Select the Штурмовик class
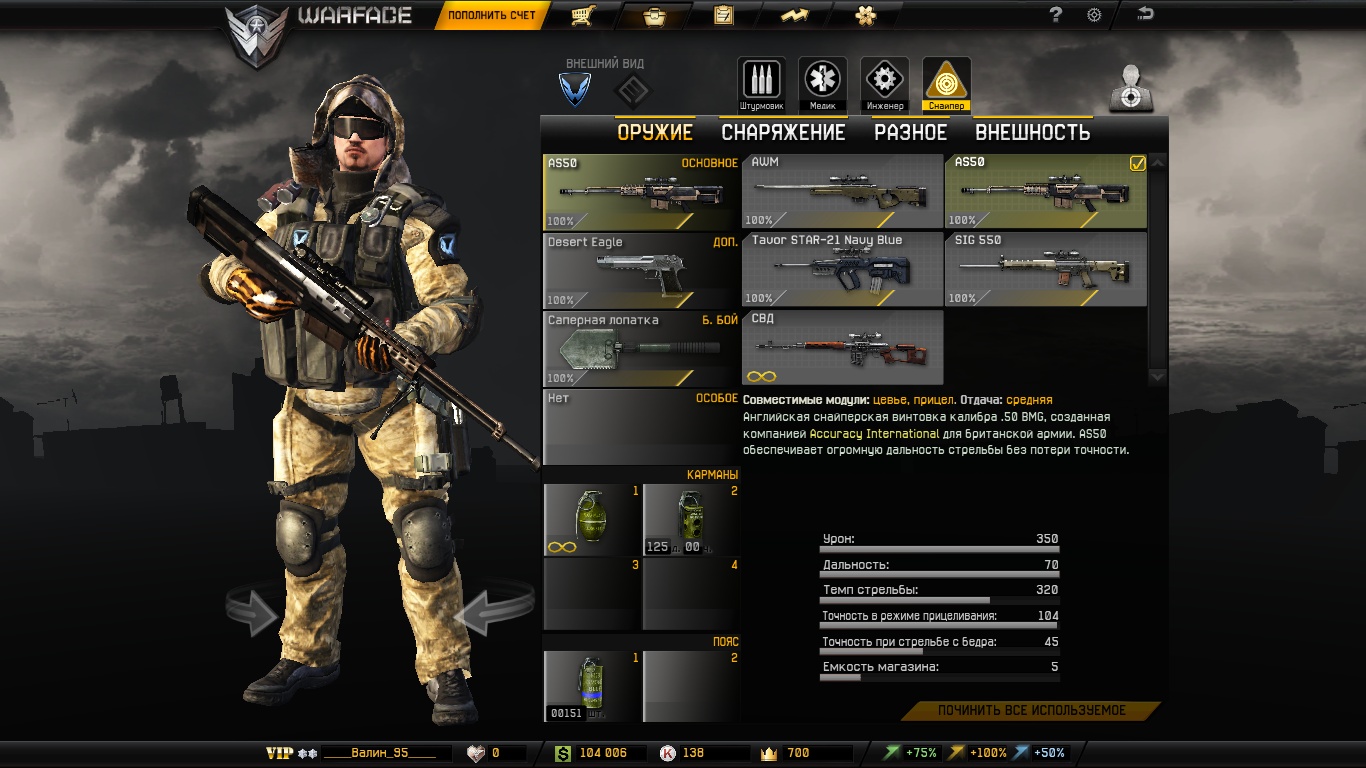This screenshot has height=768, width=1366. click(761, 83)
